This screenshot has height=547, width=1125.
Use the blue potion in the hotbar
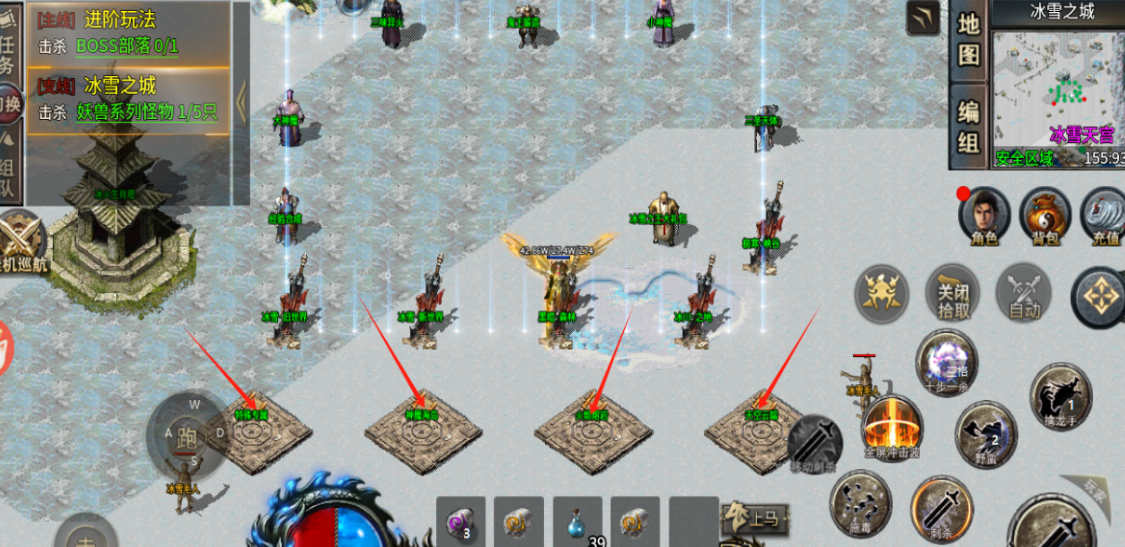577,522
